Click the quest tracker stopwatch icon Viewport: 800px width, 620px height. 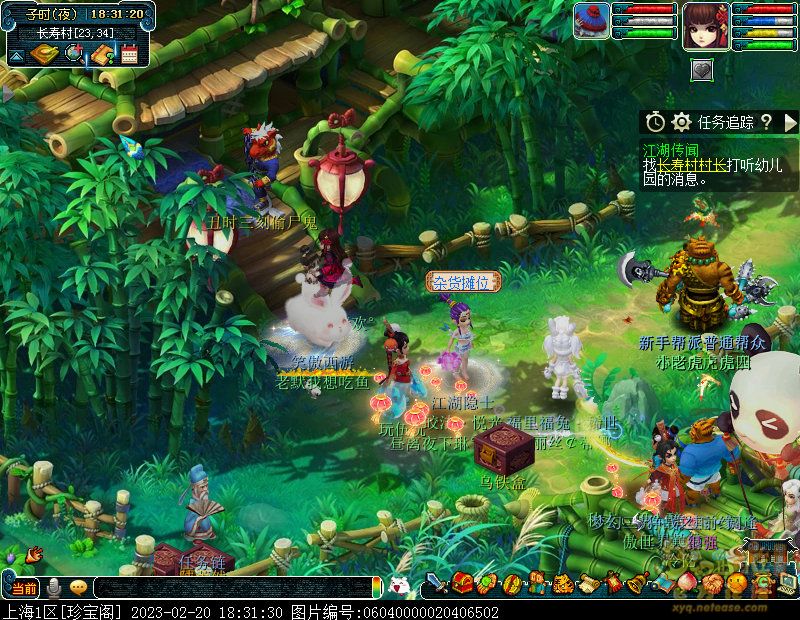pyautogui.click(x=655, y=122)
